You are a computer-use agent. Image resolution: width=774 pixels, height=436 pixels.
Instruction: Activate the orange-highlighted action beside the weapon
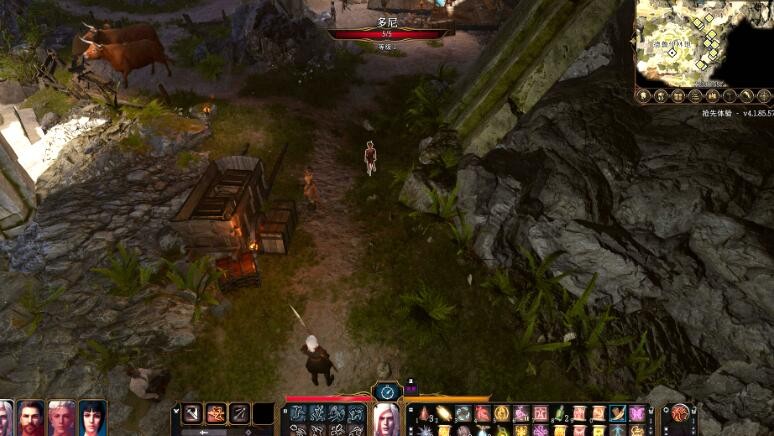[215, 413]
